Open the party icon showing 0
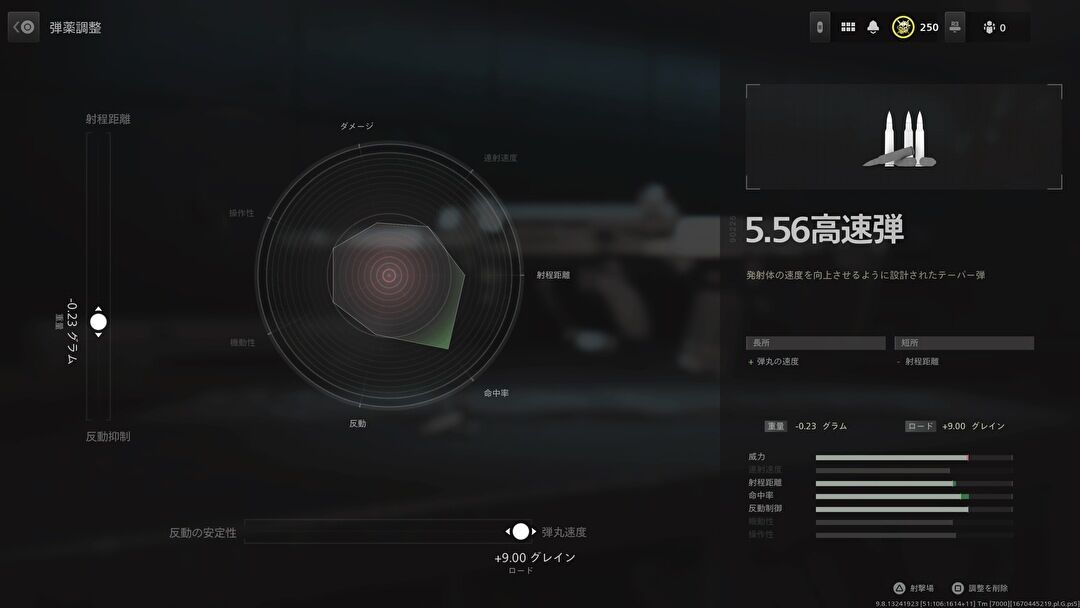 coord(989,27)
